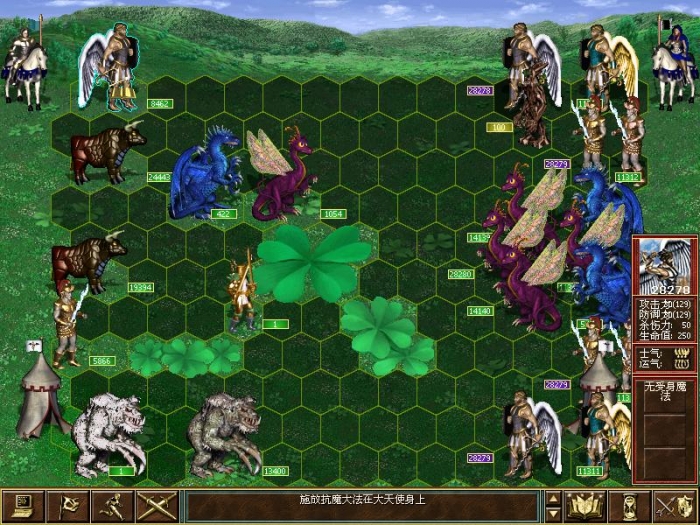Toggle auto-combat crossed swords button
700x525 pixels.
(157, 506)
